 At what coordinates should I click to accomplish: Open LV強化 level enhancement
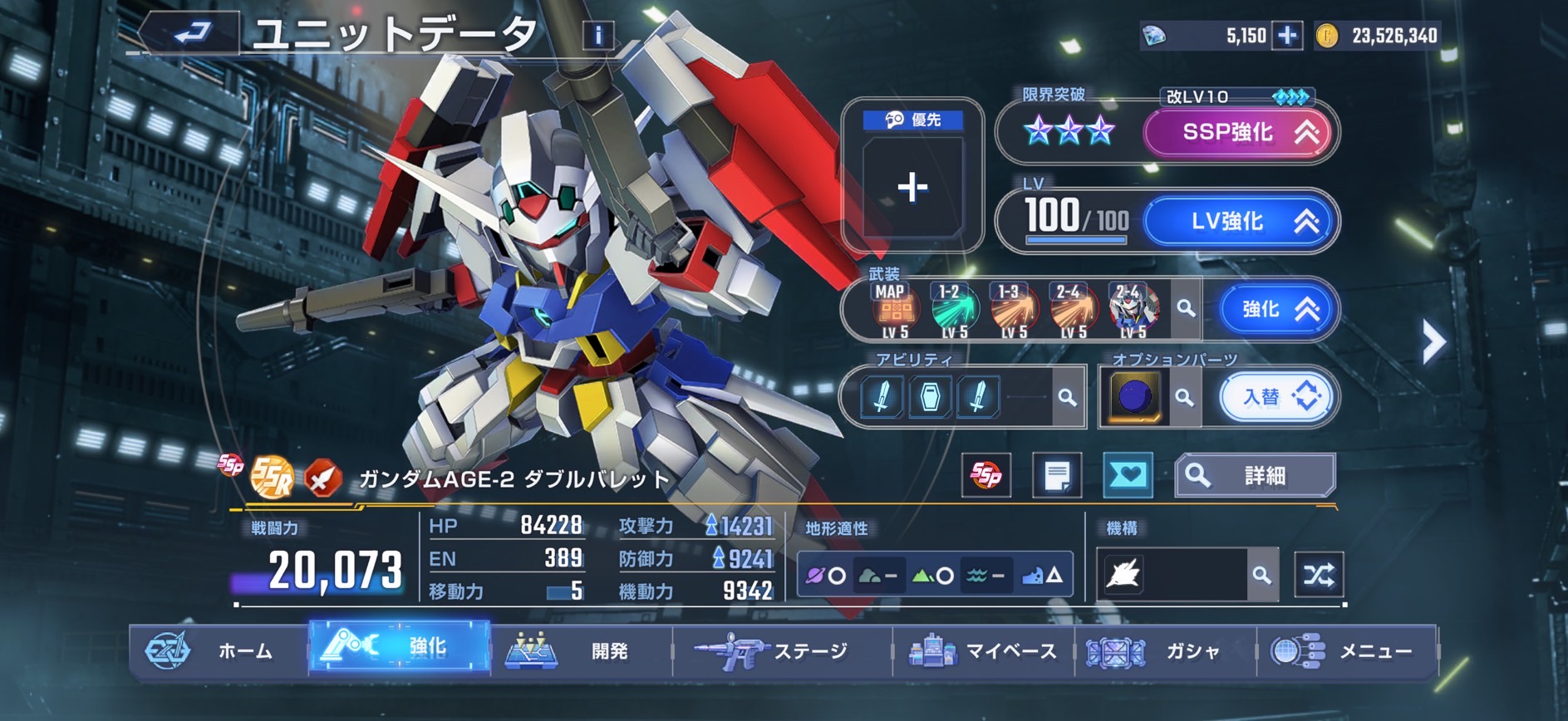pos(1241,221)
